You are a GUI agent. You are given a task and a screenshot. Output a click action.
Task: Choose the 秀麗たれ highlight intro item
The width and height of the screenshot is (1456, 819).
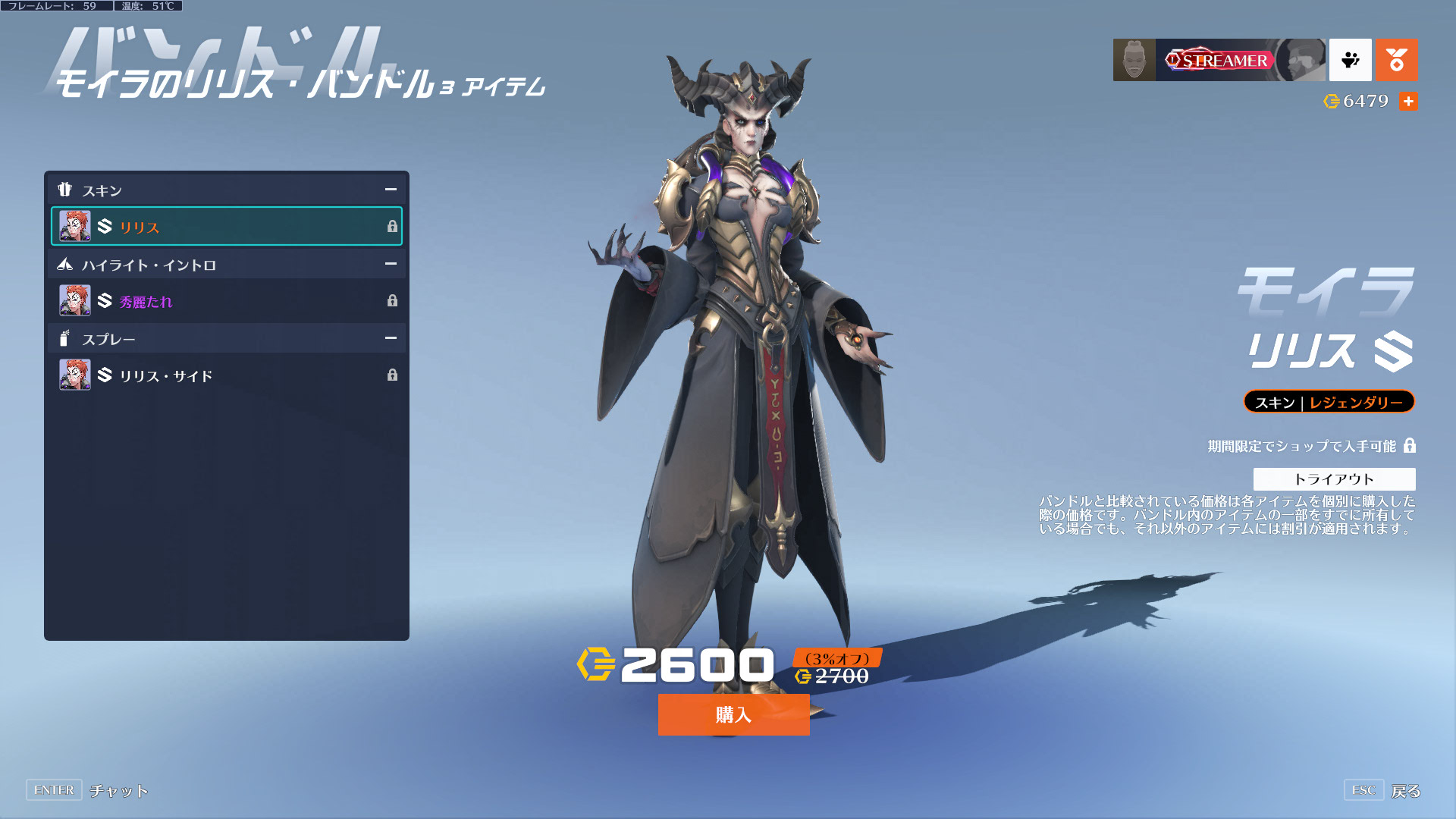click(x=226, y=301)
